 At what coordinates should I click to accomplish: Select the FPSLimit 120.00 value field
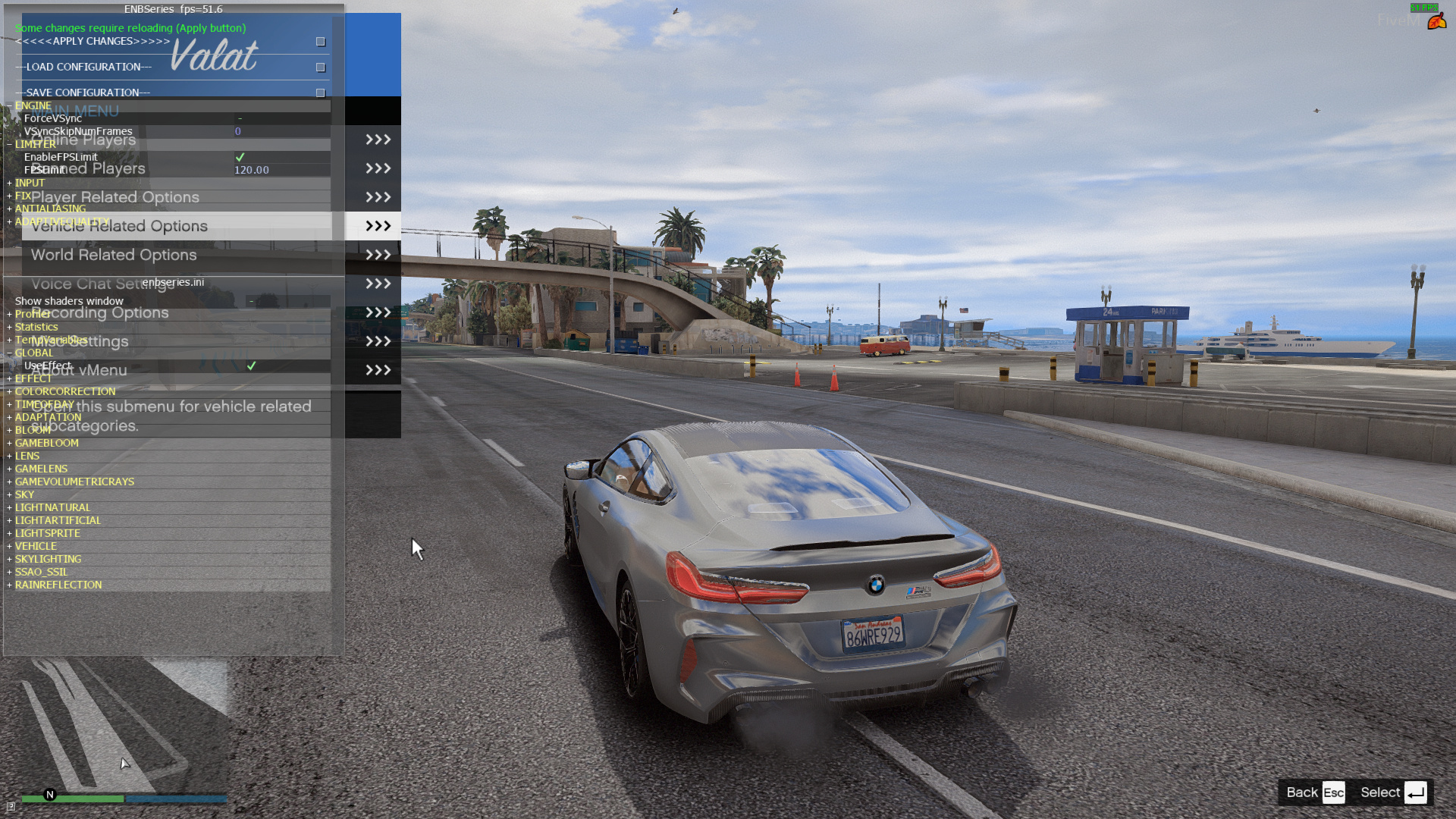(252, 170)
